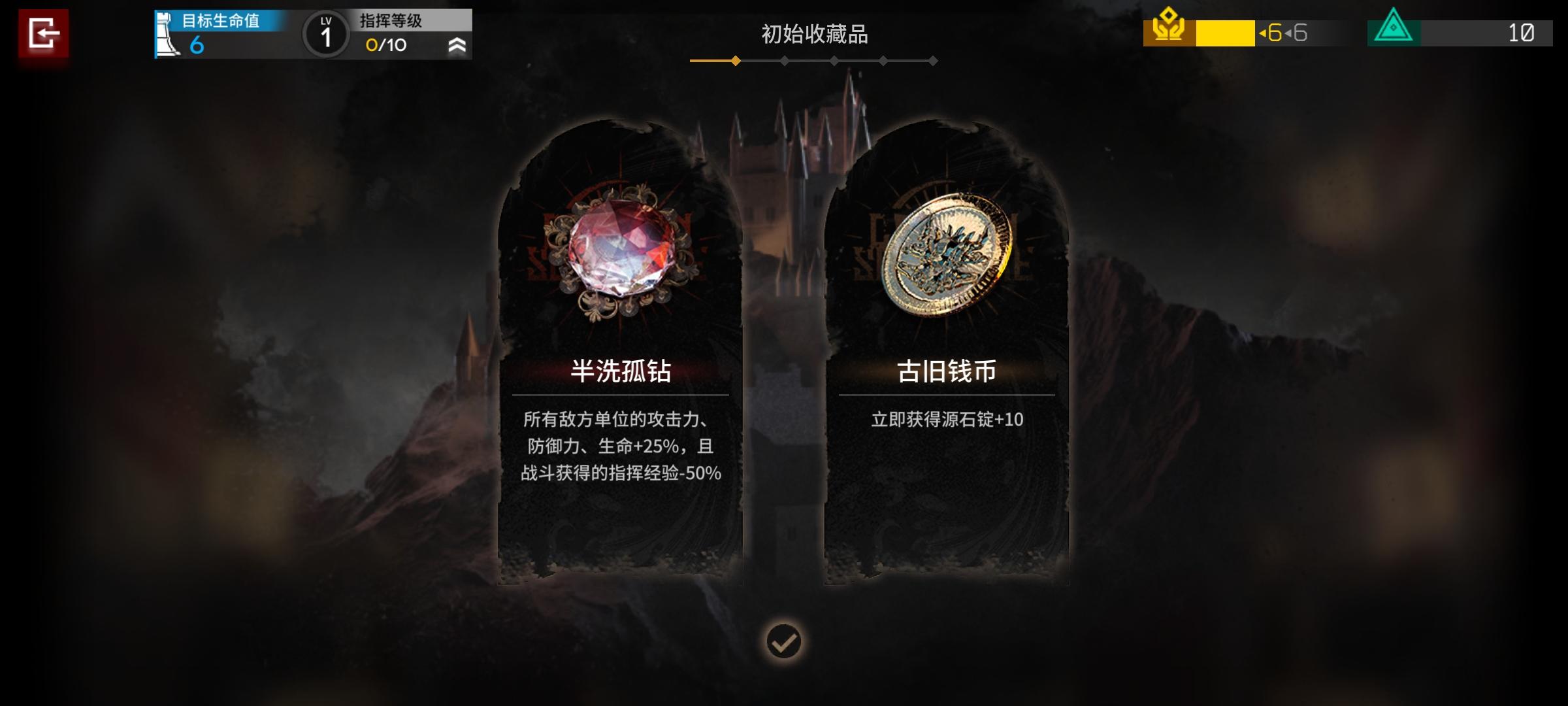
Task: Click the 0/10 commander experience bar
Action: pyautogui.click(x=384, y=46)
